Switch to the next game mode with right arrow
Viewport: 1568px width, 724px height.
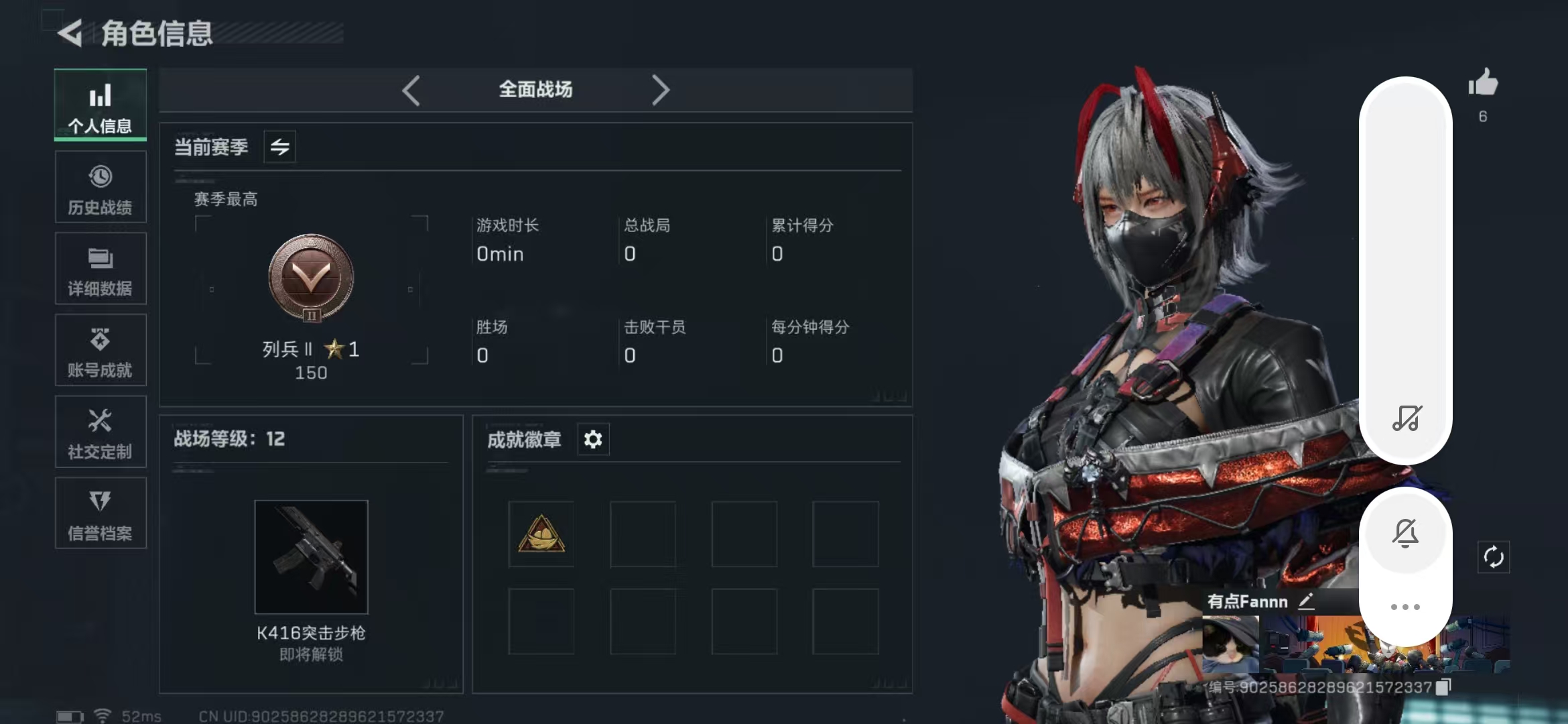coord(660,90)
